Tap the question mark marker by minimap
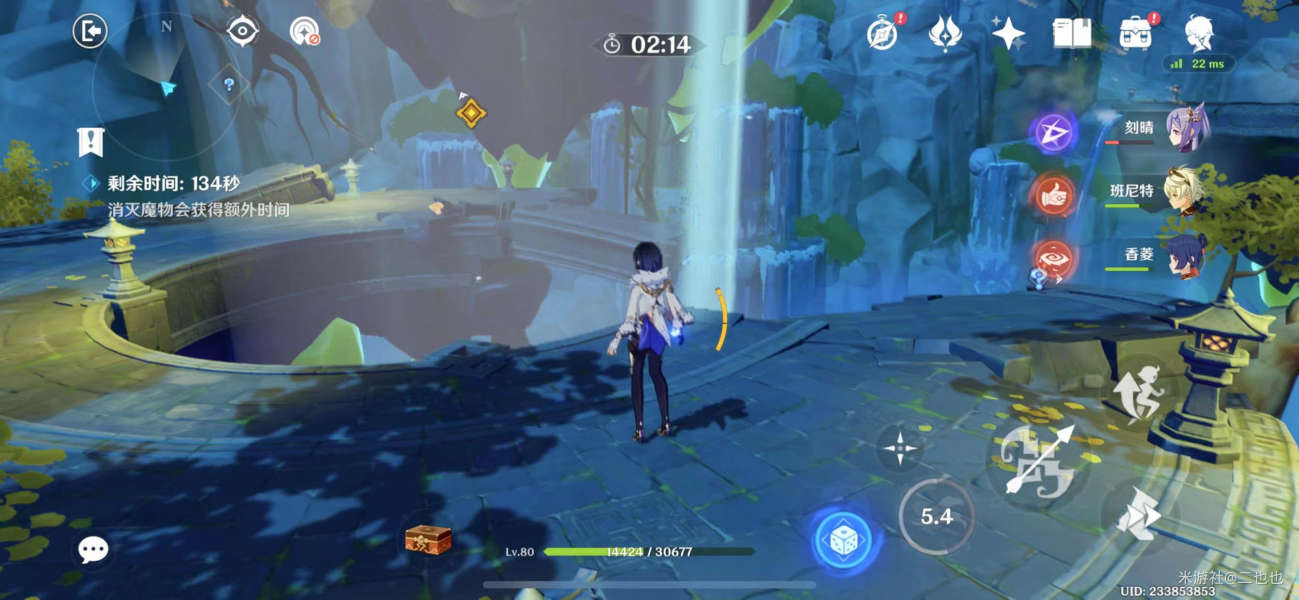This screenshot has width=1299, height=600. click(x=229, y=85)
